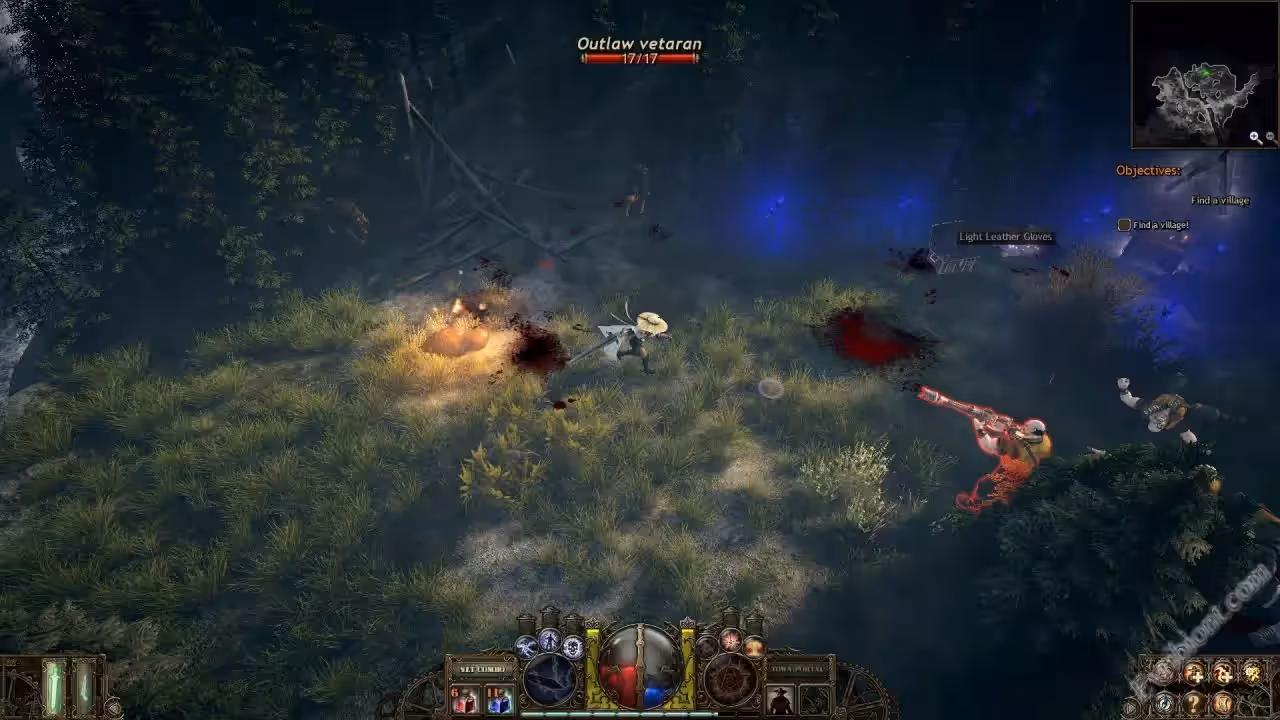Use the red health potion slot
This screenshot has width=1280, height=720.
tap(463, 700)
